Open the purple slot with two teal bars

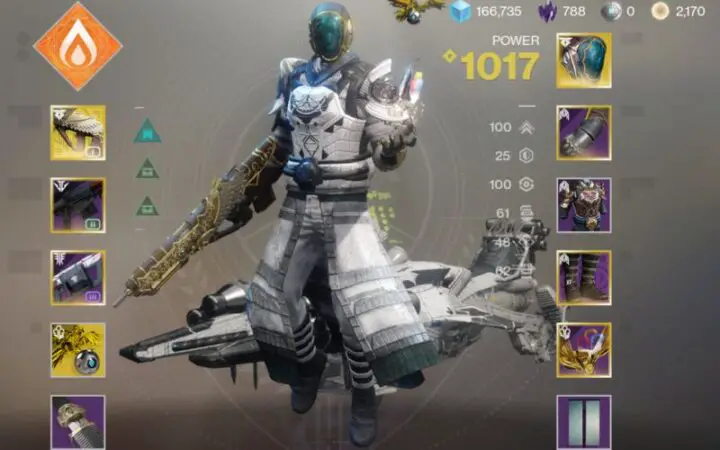point(583,421)
